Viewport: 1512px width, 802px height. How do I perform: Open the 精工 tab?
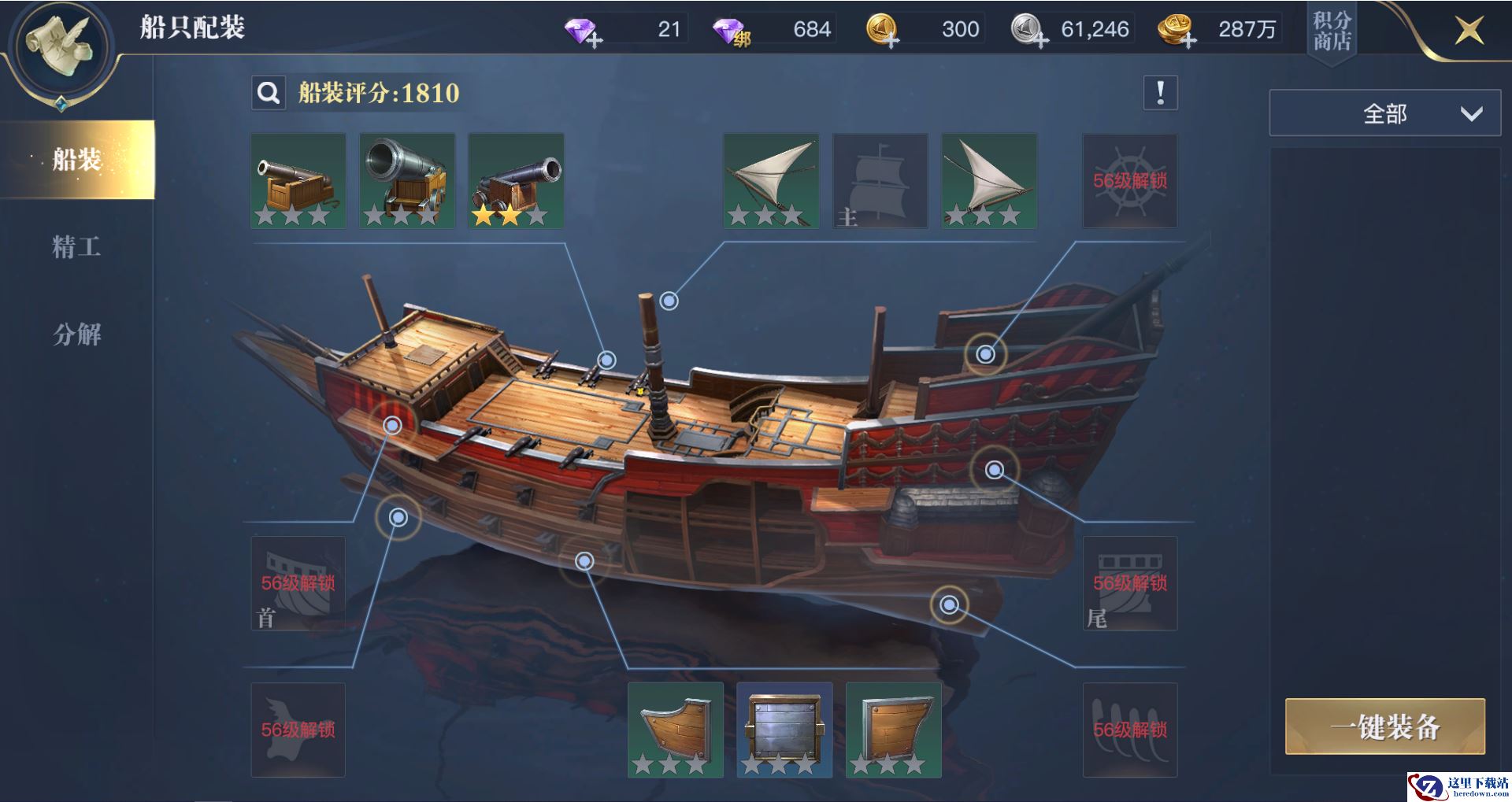click(76, 247)
